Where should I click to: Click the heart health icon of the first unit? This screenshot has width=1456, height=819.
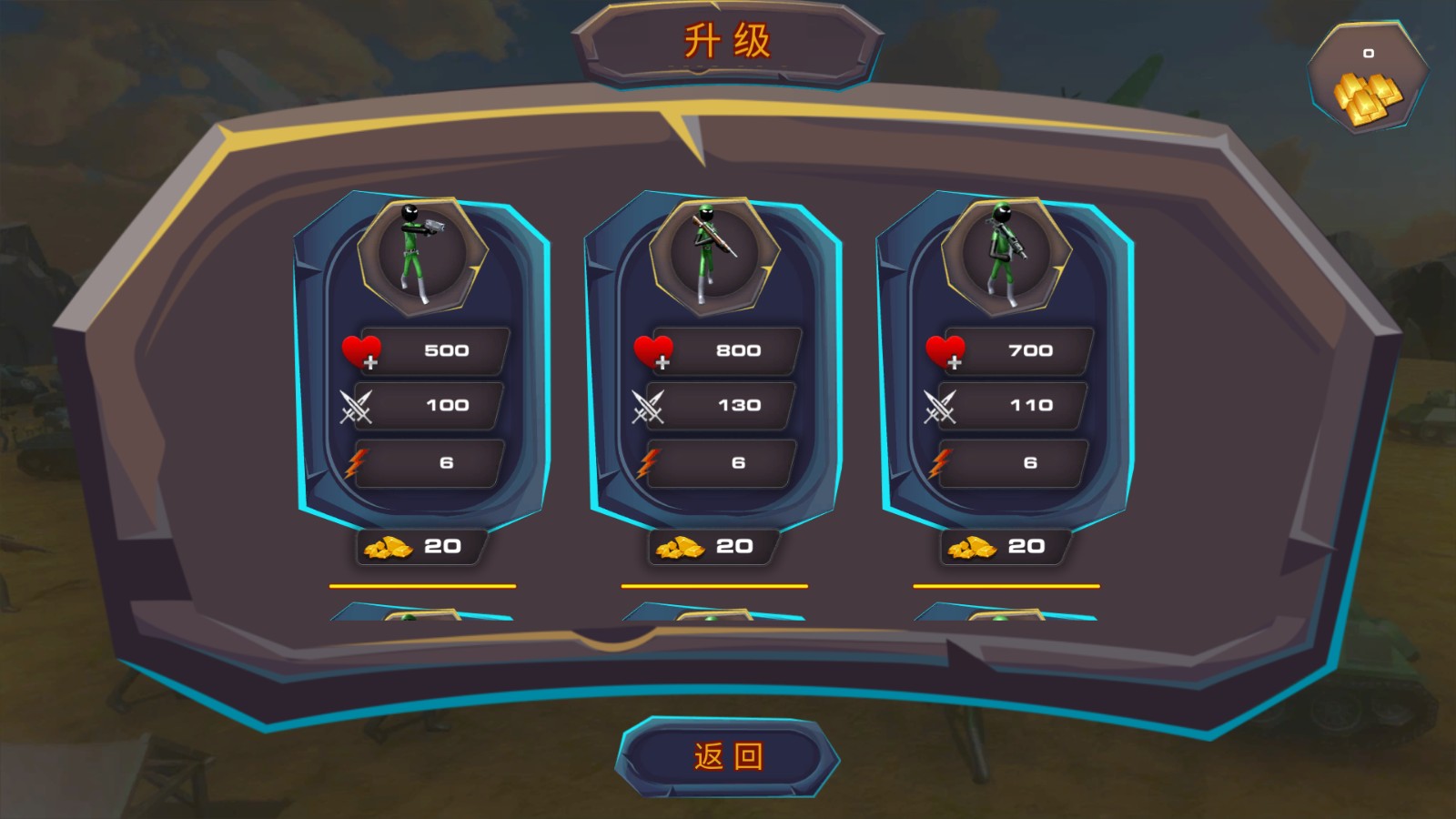(363, 349)
